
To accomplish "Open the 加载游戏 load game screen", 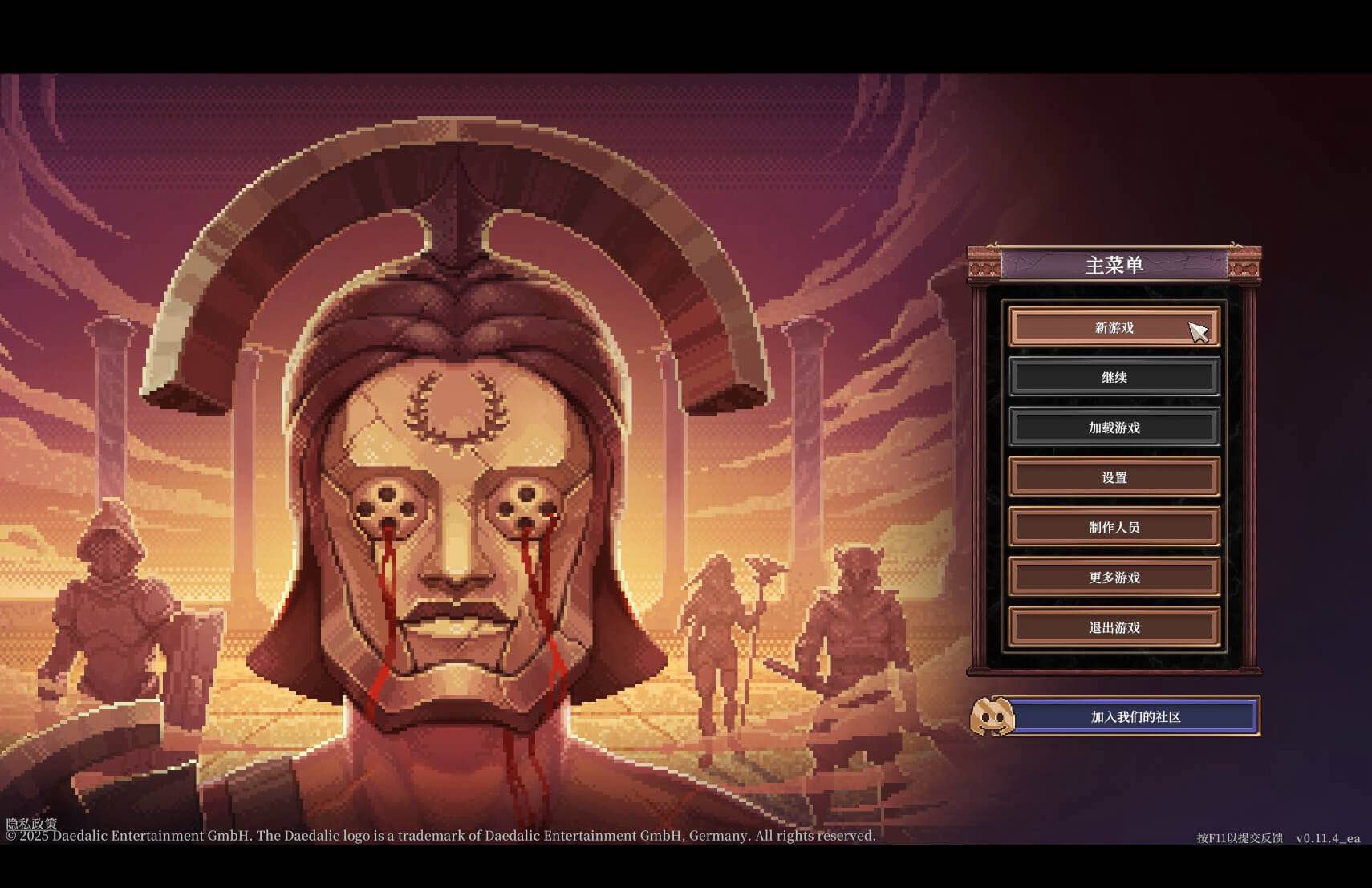I will point(1115,428).
